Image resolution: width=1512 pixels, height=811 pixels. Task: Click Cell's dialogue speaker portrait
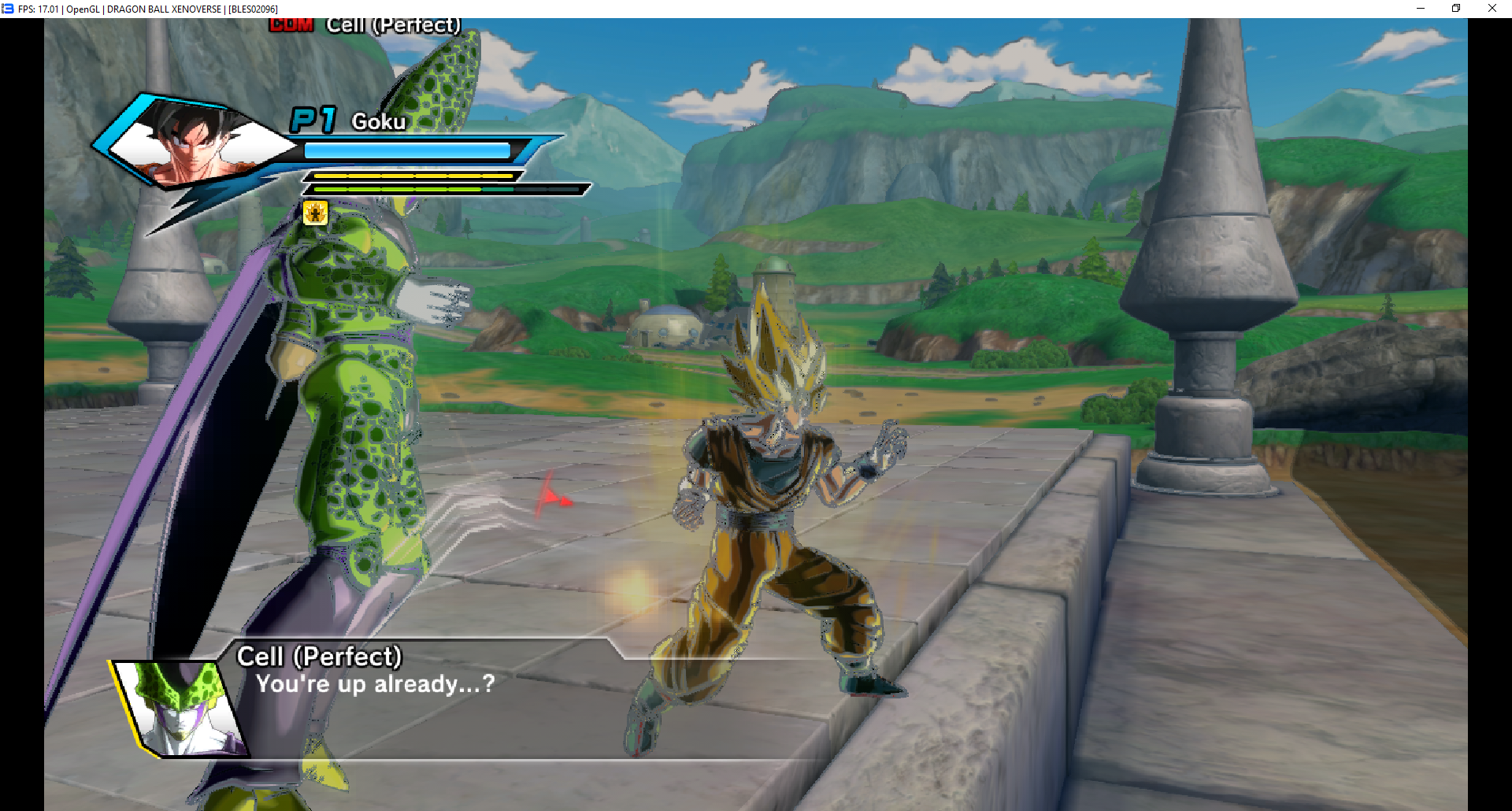tap(181, 708)
